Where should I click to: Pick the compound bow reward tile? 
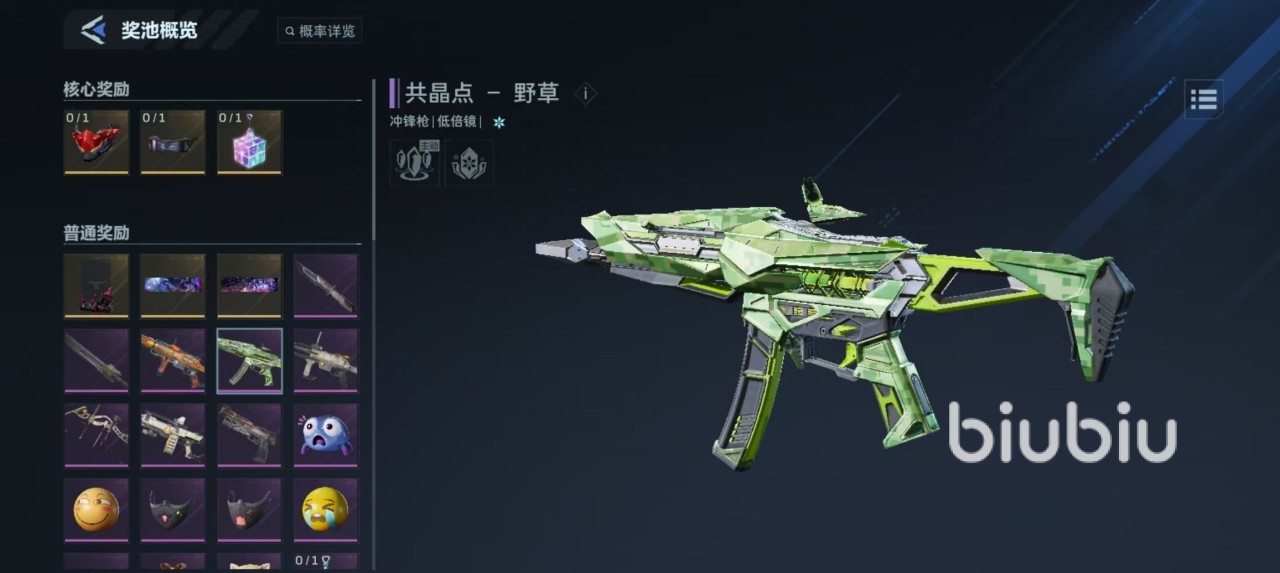click(x=96, y=434)
